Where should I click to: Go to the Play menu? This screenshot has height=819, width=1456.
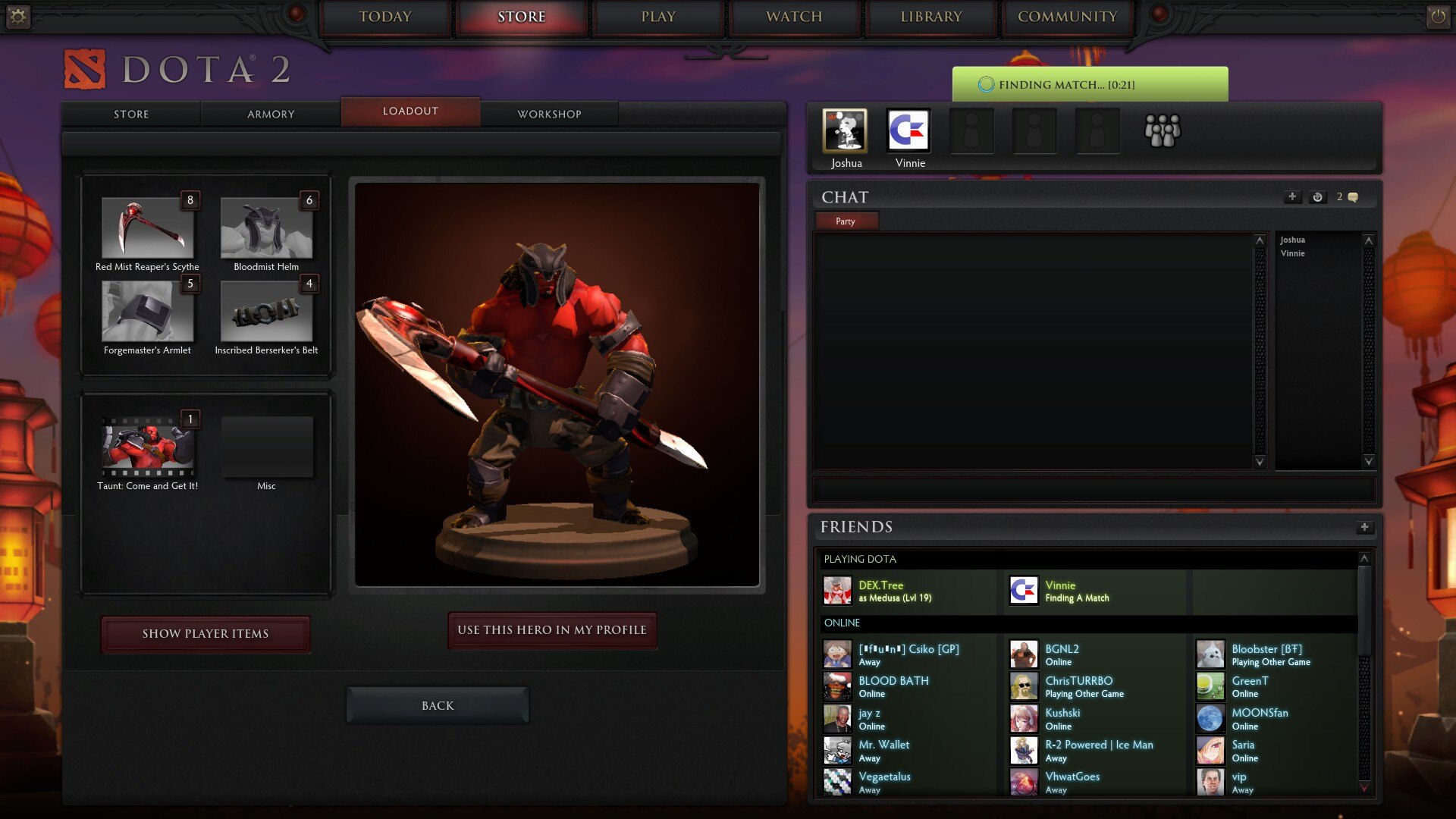658,17
